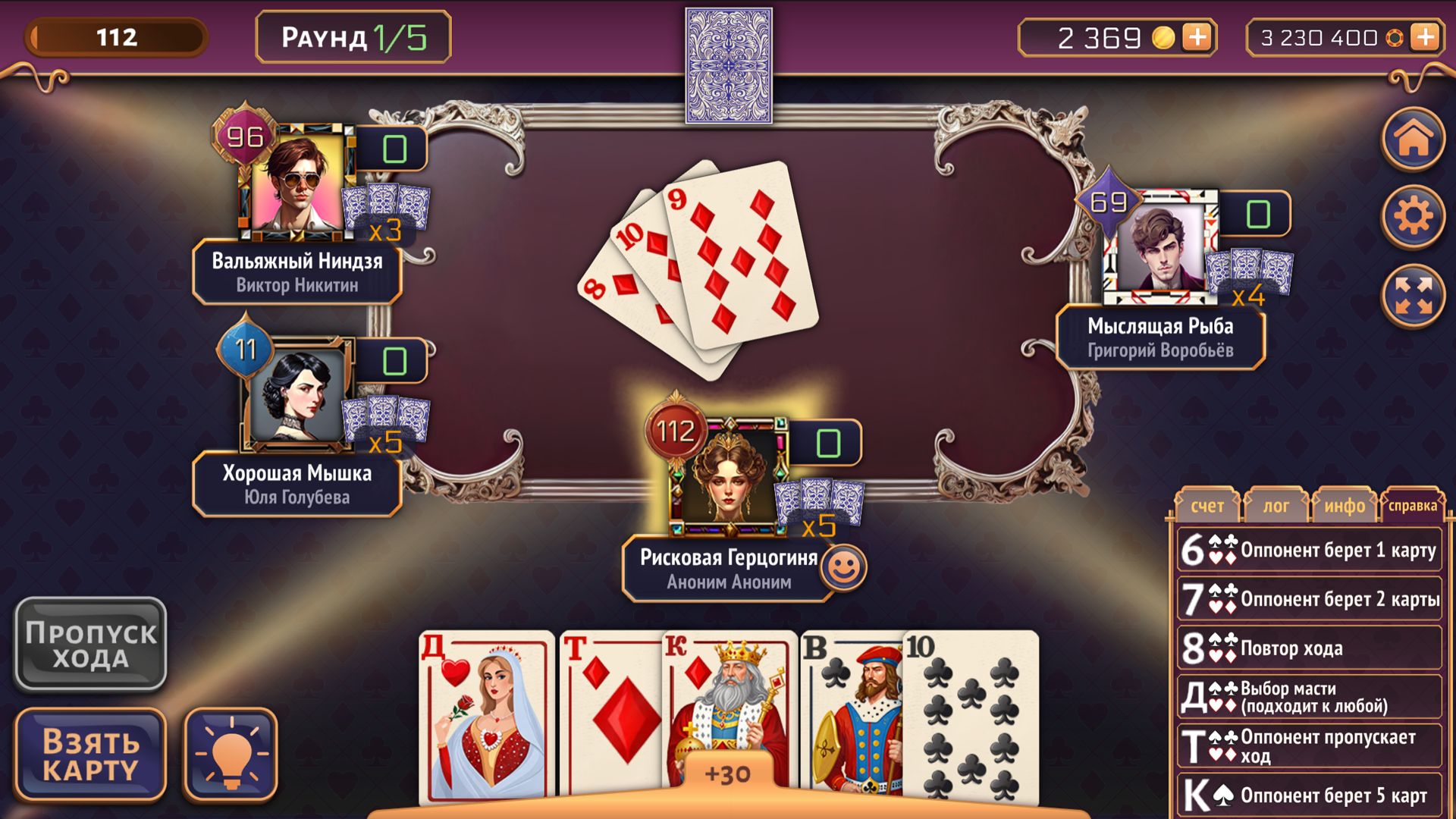
Task: Open the инфо tab
Action: click(1344, 504)
